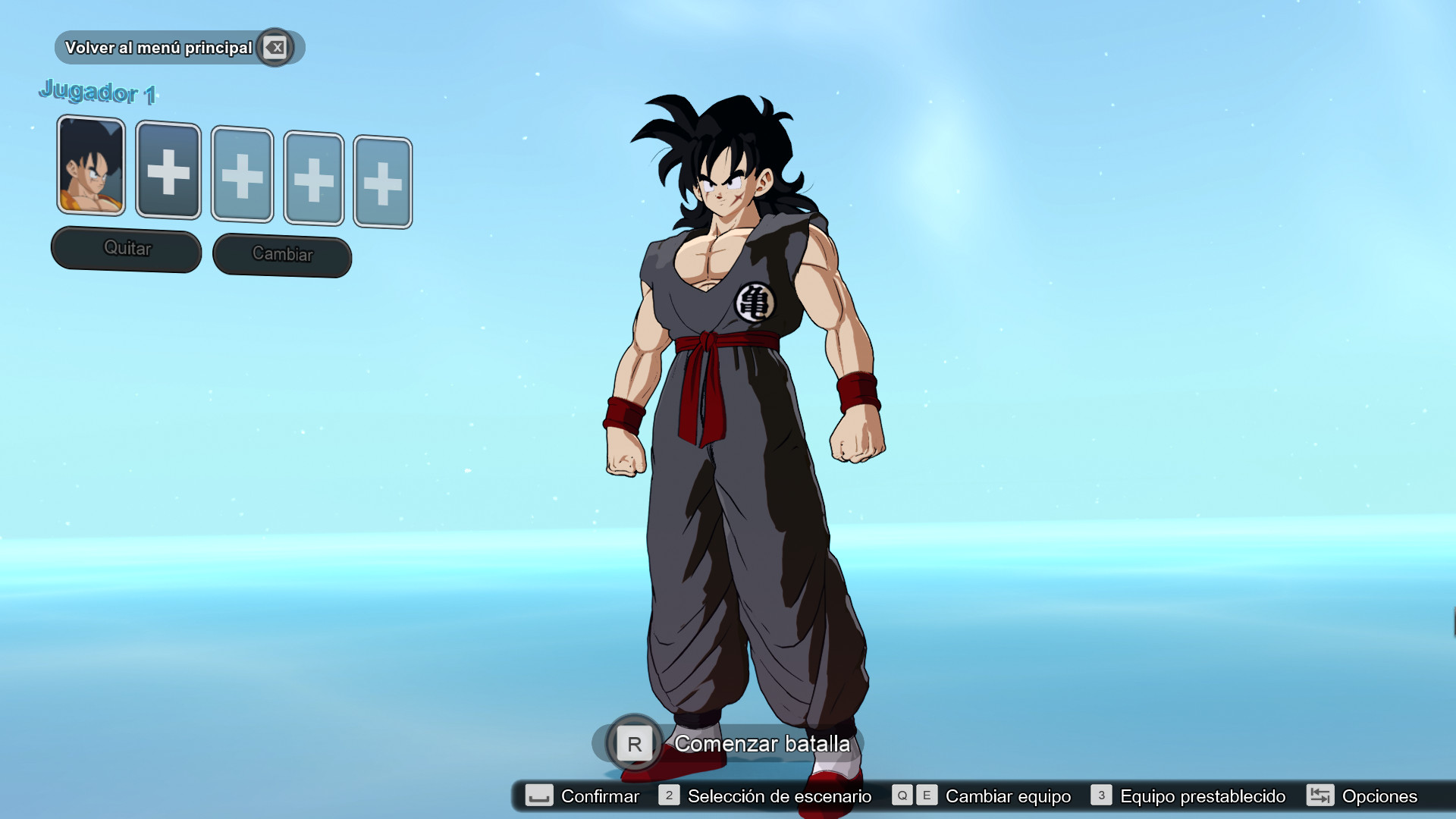The height and width of the screenshot is (819, 1456).
Task: Add a character in the fourth empty slot
Action: click(x=313, y=178)
